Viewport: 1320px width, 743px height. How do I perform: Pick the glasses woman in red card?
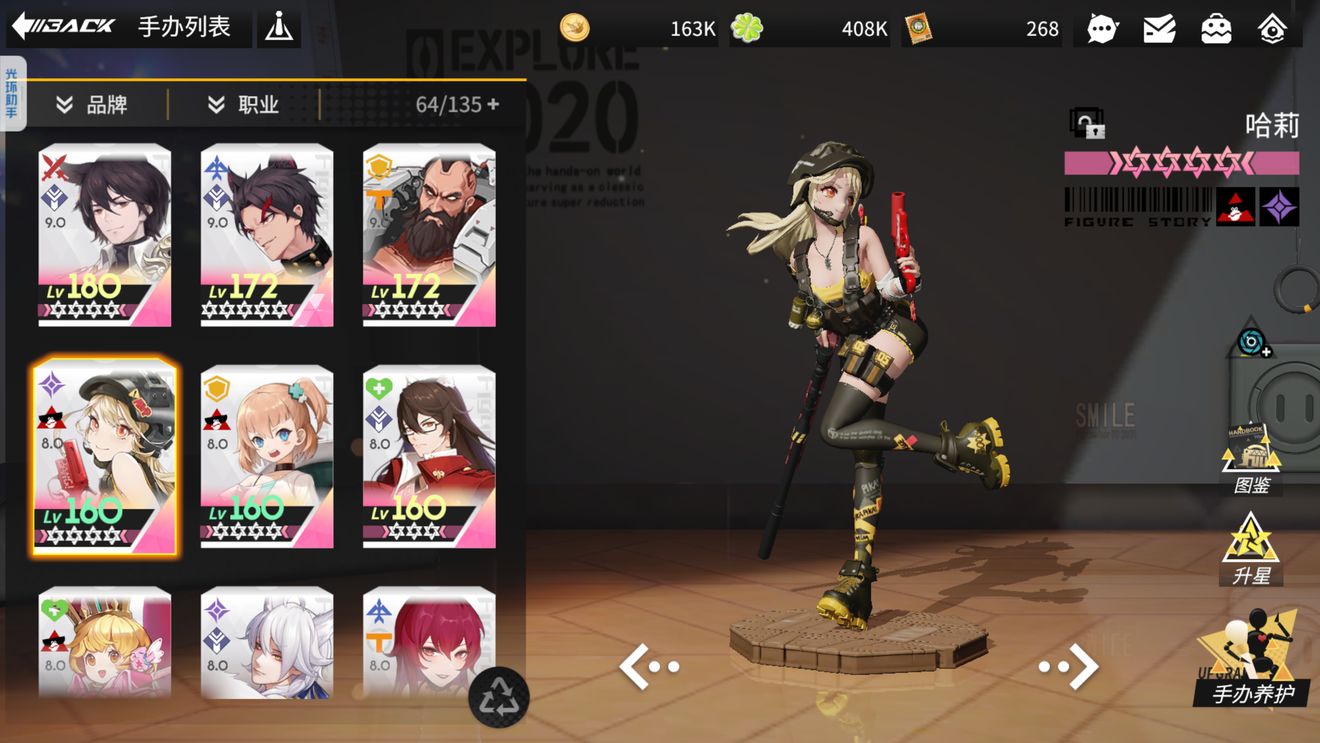[429, 457]
